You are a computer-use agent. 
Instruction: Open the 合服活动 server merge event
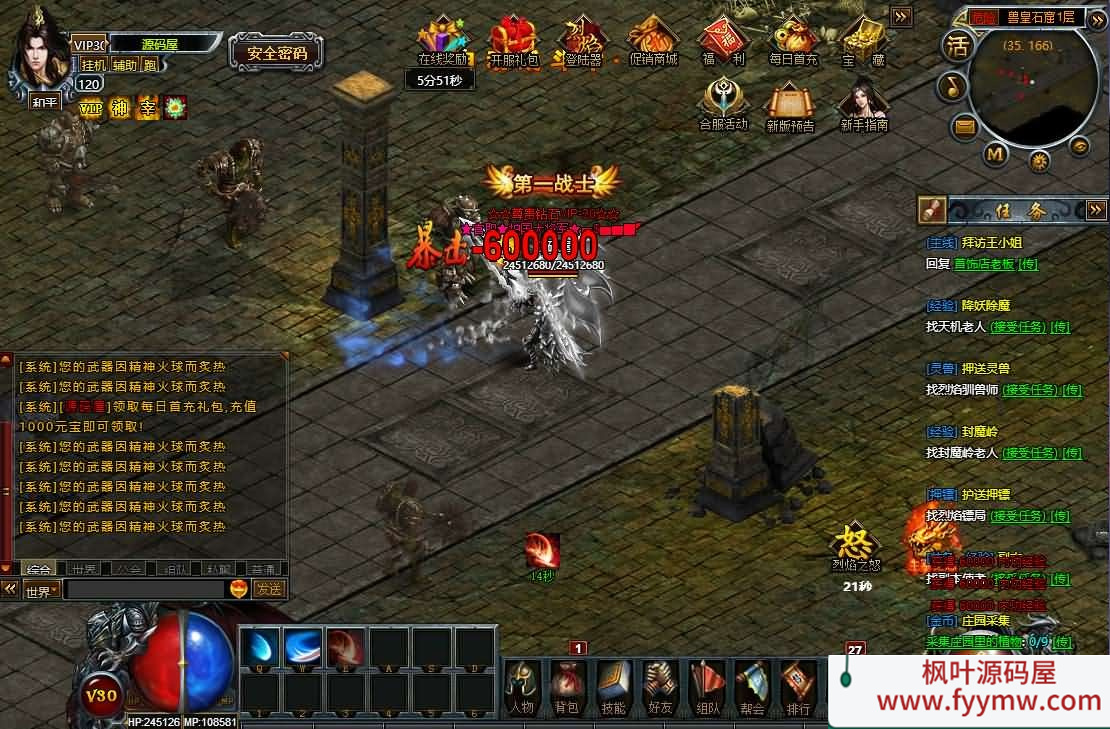pyautogui.click(x=723, y=105)
